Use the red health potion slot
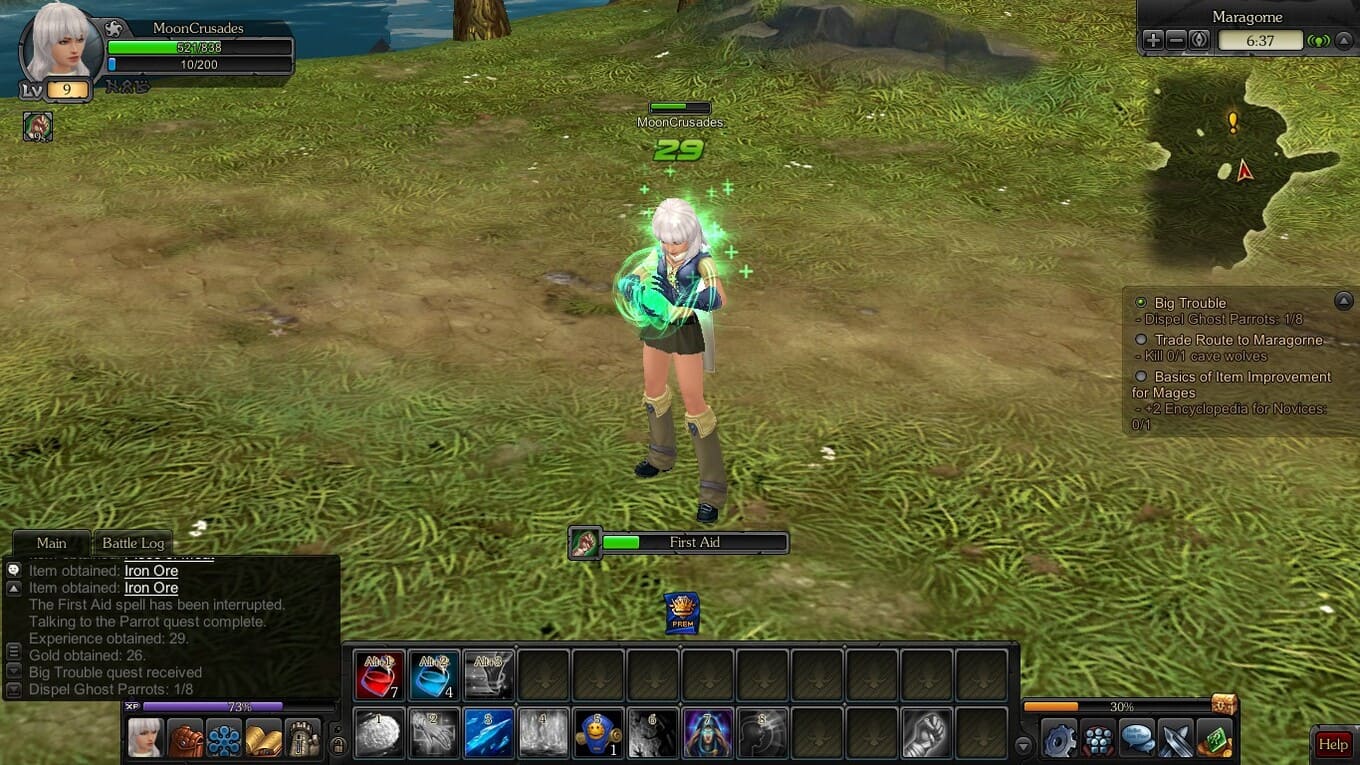 379,675
